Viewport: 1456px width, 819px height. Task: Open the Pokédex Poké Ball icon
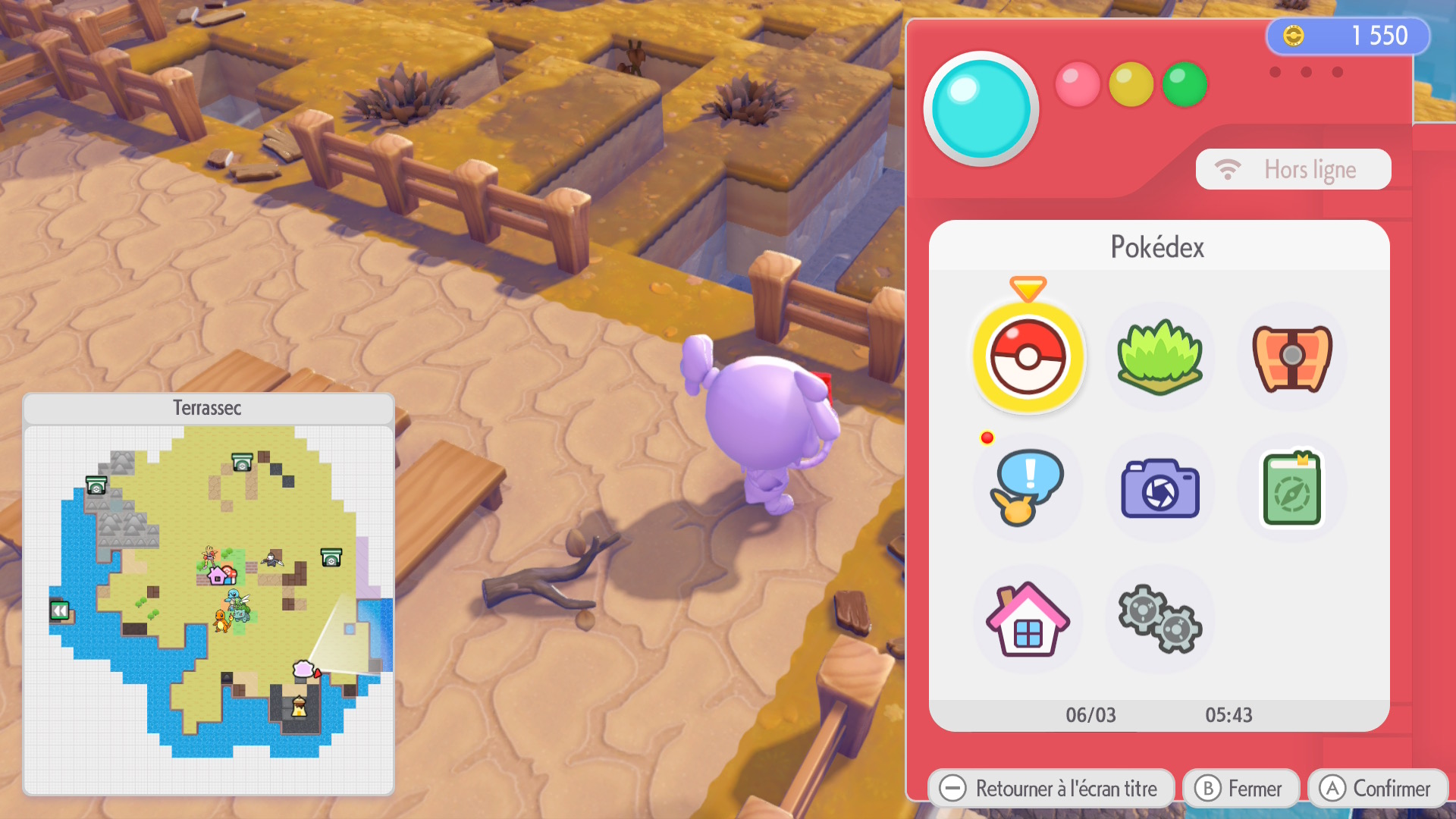pos(1028,357)
